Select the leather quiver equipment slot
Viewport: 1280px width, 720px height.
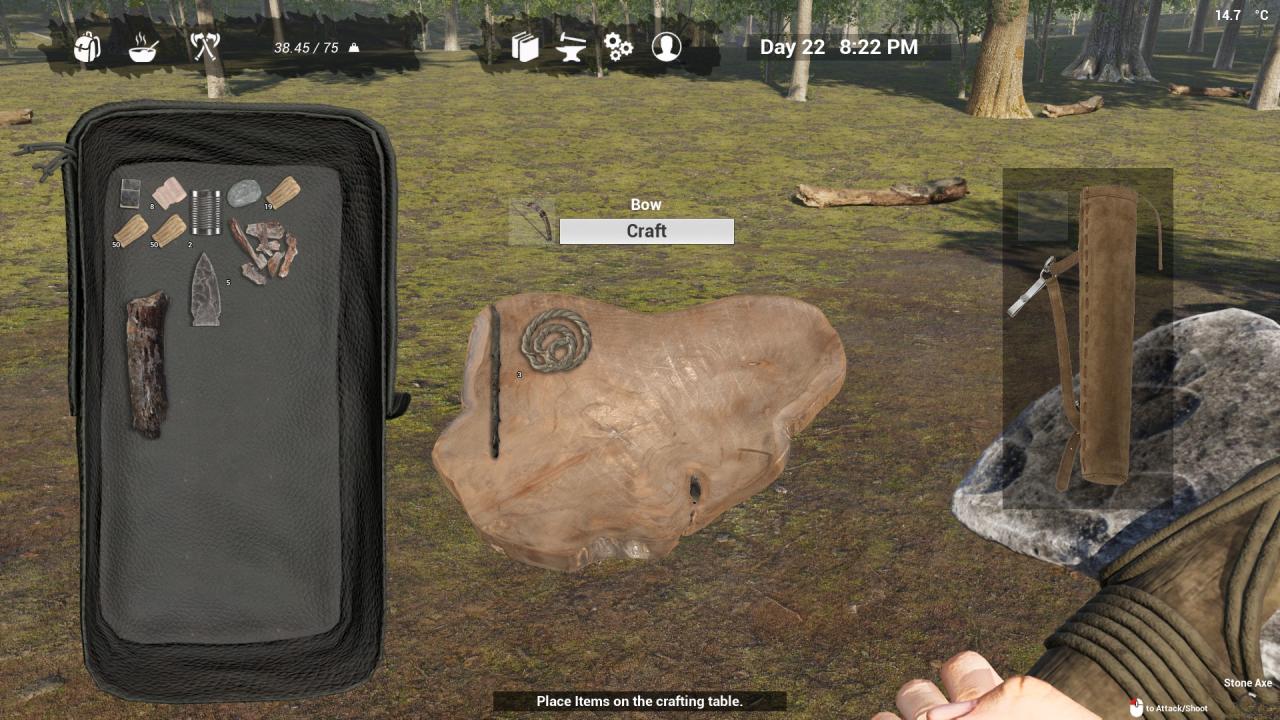pos(1106,333)
